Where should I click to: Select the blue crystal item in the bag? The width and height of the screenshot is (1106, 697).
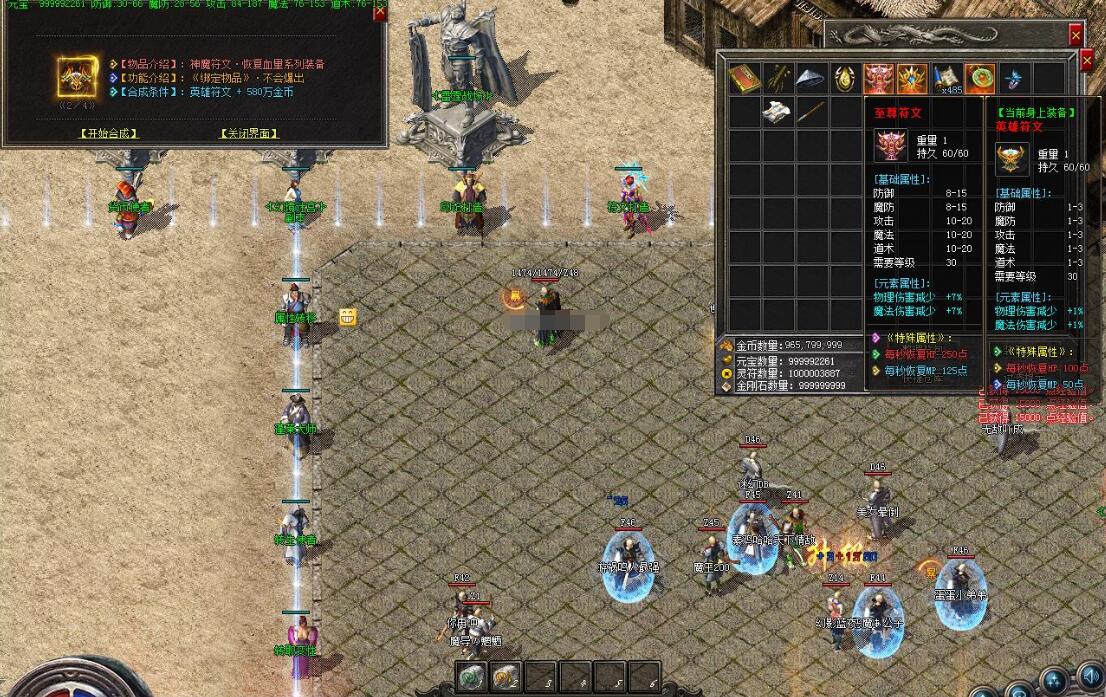coord(1013,78)
